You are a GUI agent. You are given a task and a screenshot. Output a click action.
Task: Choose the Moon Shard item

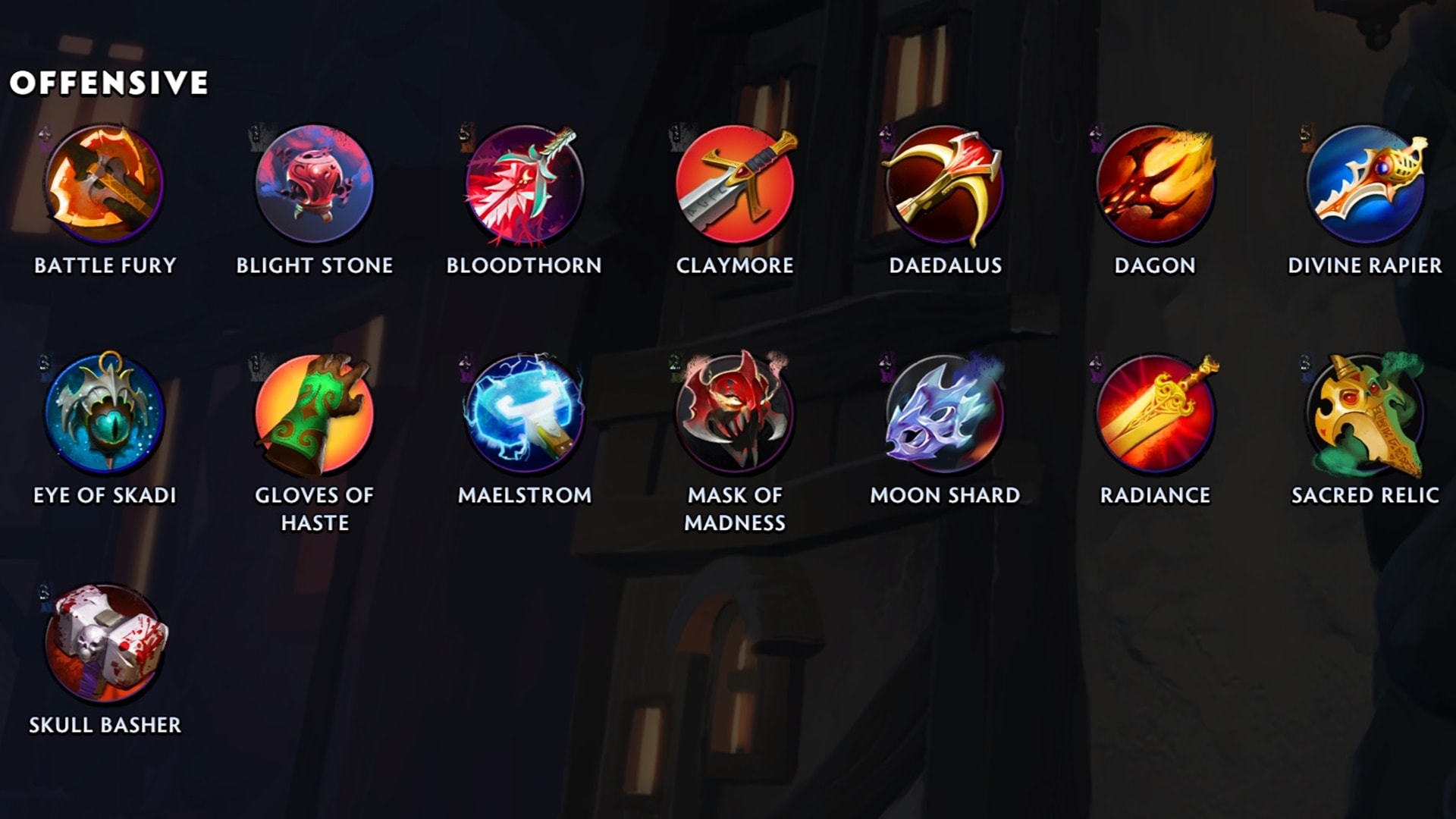(x=945, y=414)
